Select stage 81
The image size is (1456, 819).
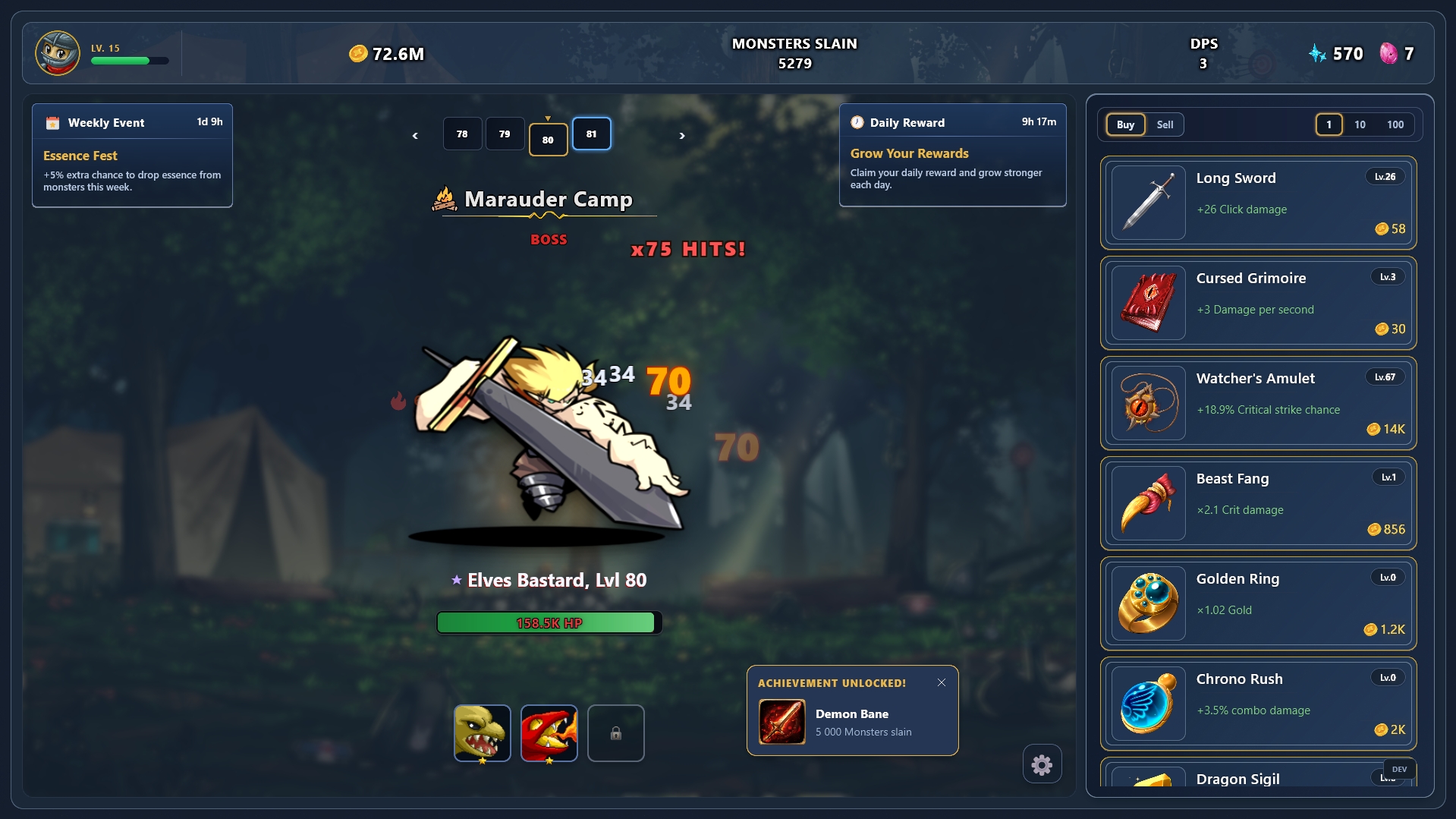591,134
